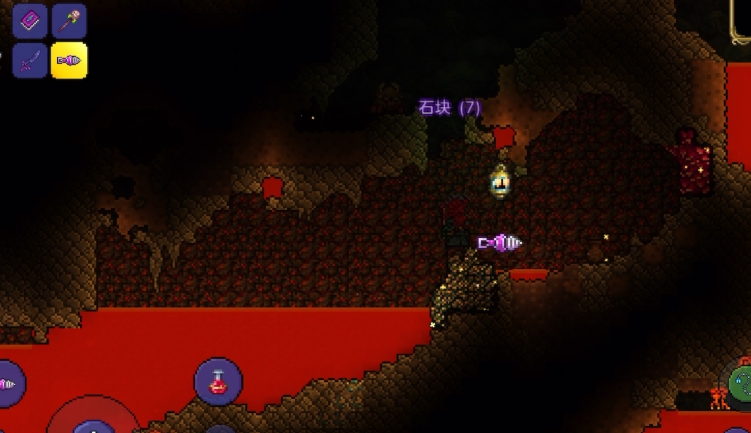Use the red healing potion quick button
Image resolution: width=751 pixels, height=433 pixels.
coord(218,381)
